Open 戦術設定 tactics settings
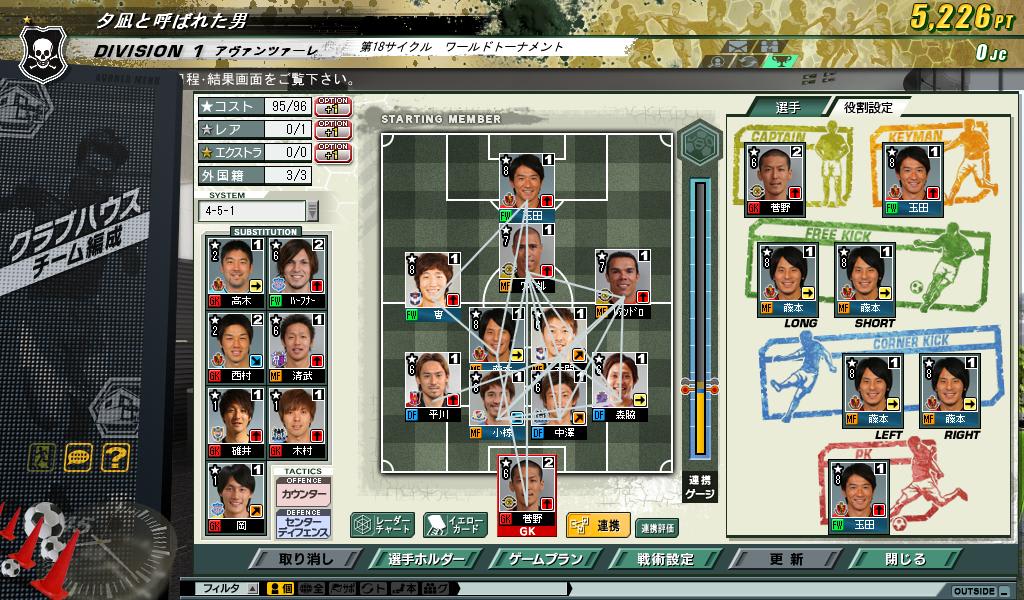The width and height of the screenshot is (1024, 600). 665,559
